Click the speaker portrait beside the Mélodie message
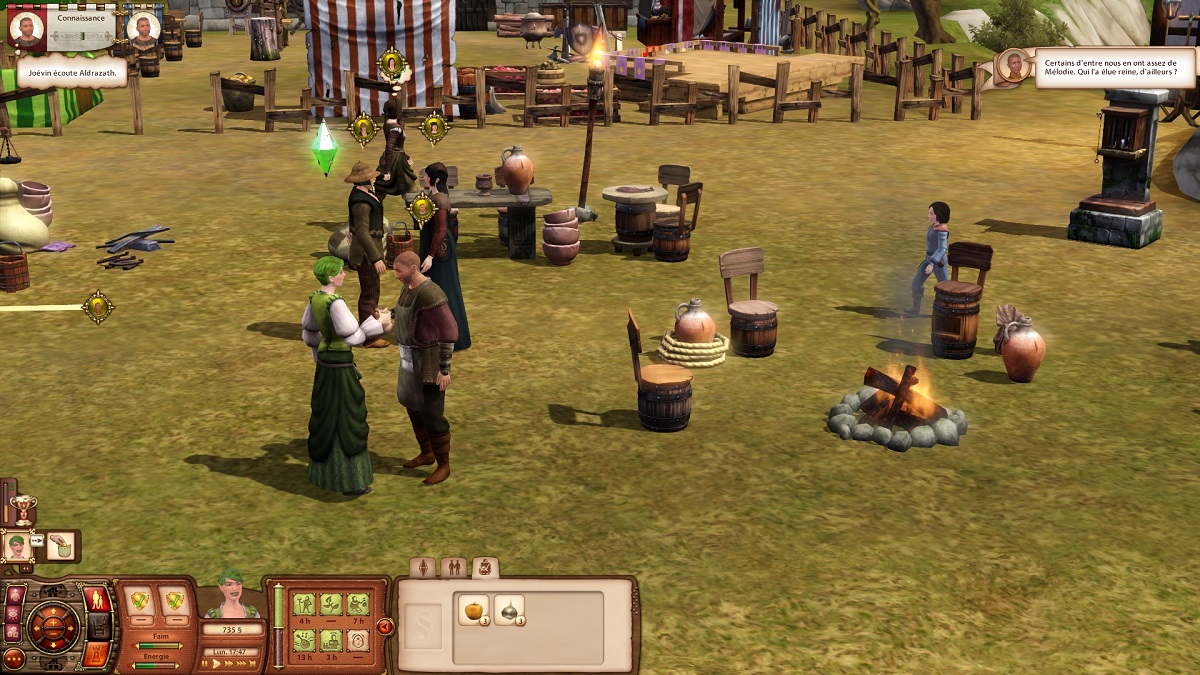Image resolution: width=1200 pixels, height=675 pixels. coord(1014,66)
